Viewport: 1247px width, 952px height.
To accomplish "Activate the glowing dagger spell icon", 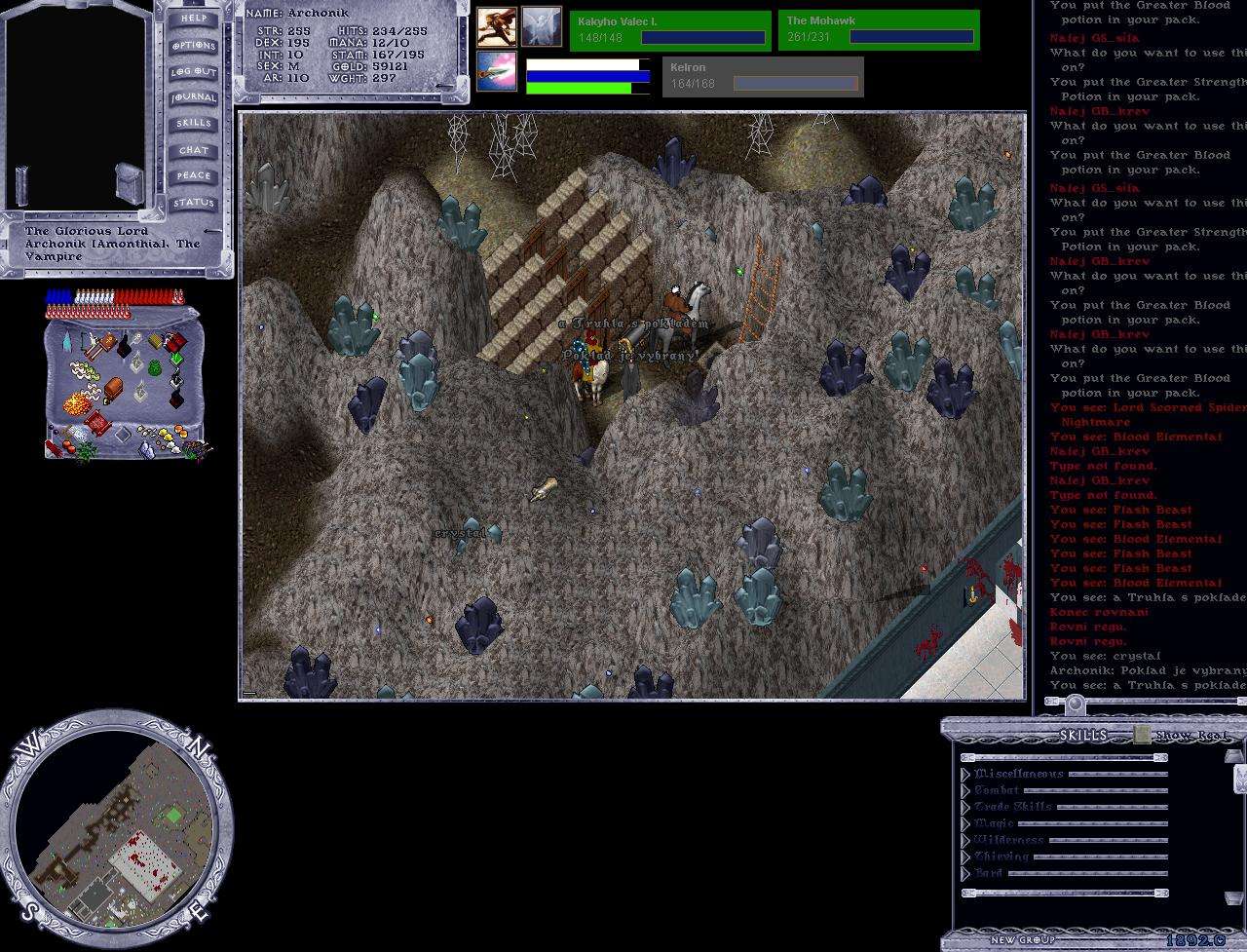I will tap(496, 71).
